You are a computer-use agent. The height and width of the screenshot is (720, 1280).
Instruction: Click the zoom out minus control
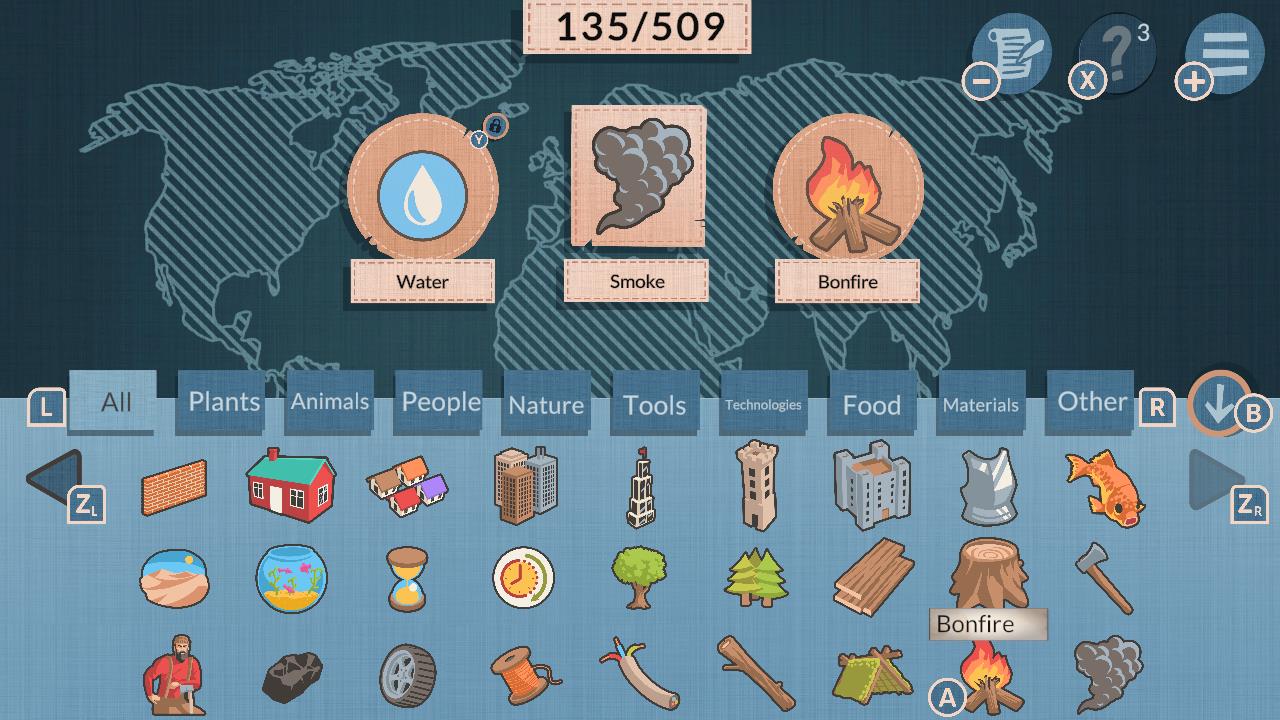pyautogui.click(x=983, y=80)
